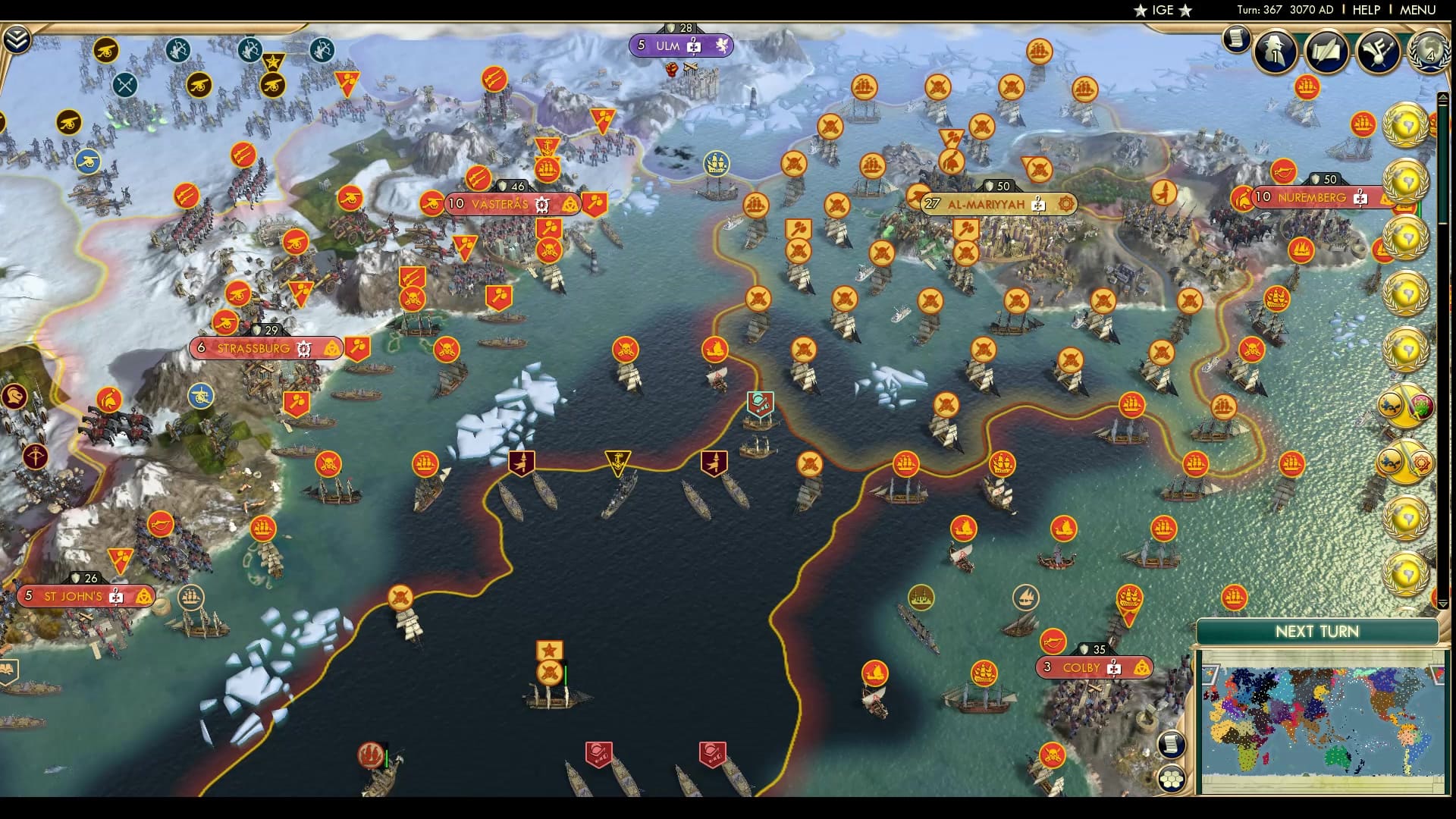The image size is (1456, 819).
Task: Click the minimap's top-right corner expander triangle
Action: tap(1437, 673)
